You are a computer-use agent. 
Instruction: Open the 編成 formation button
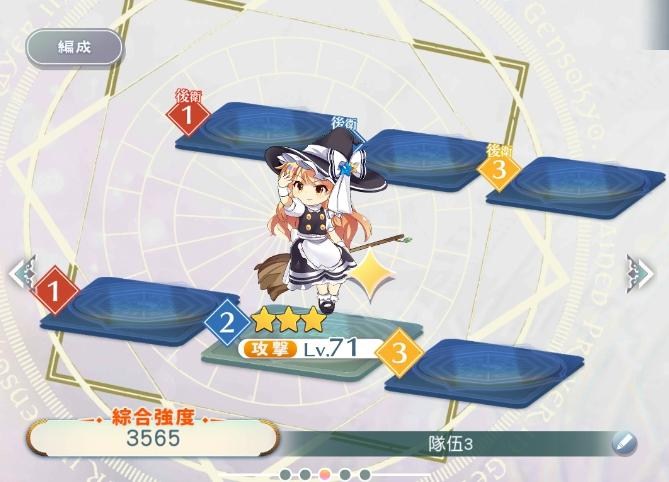pos(74,47)
